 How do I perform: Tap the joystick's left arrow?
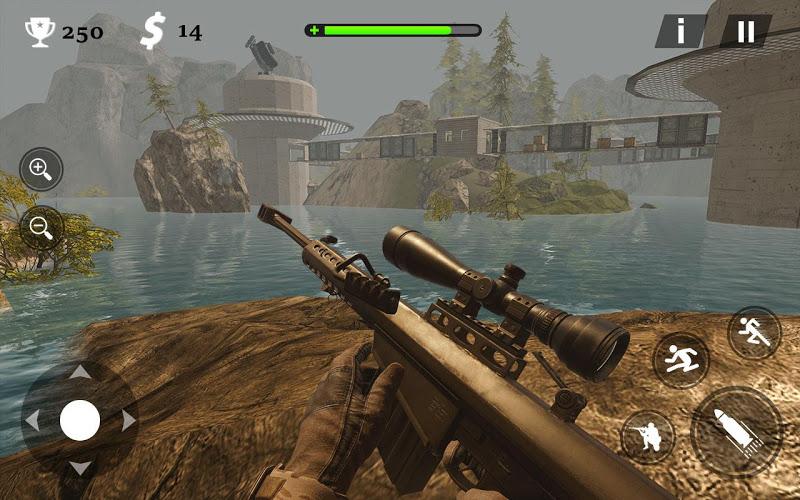point(32,420)
